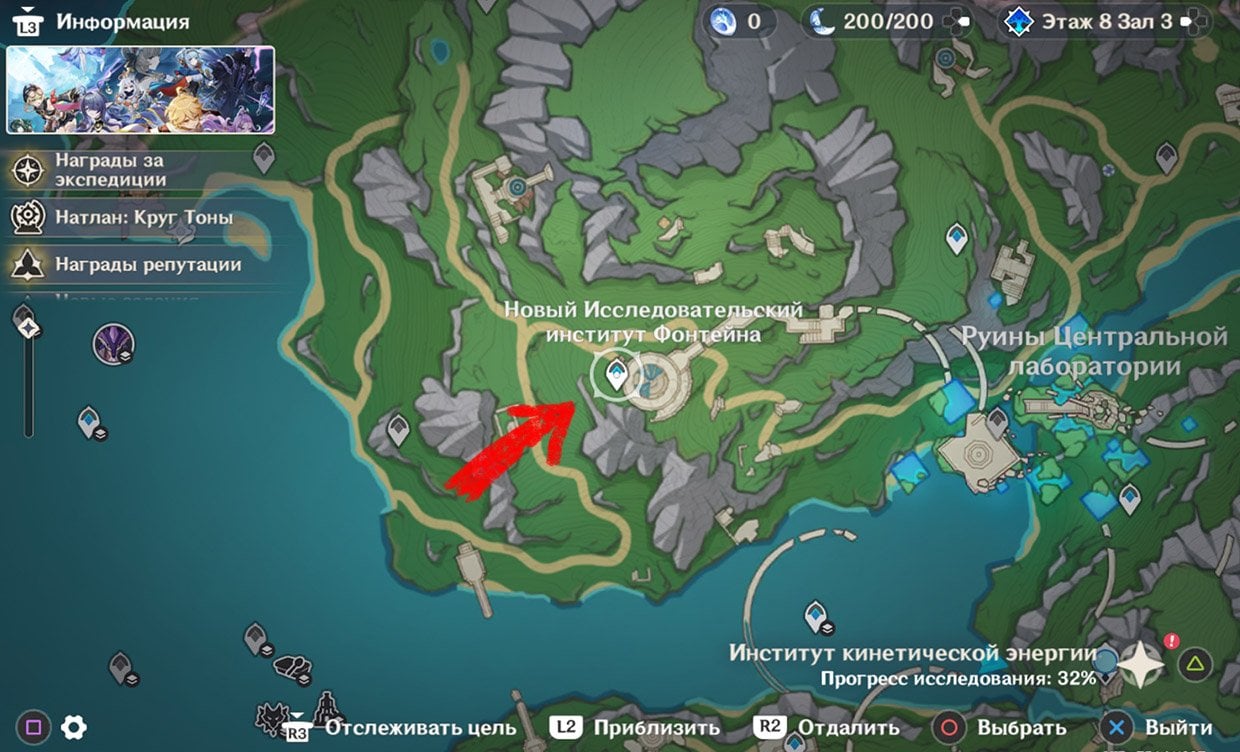Choose the wolf head boss marker
Image resolution: width=1240 pixels, height=752 pixels.
click(x=272, y=716)
